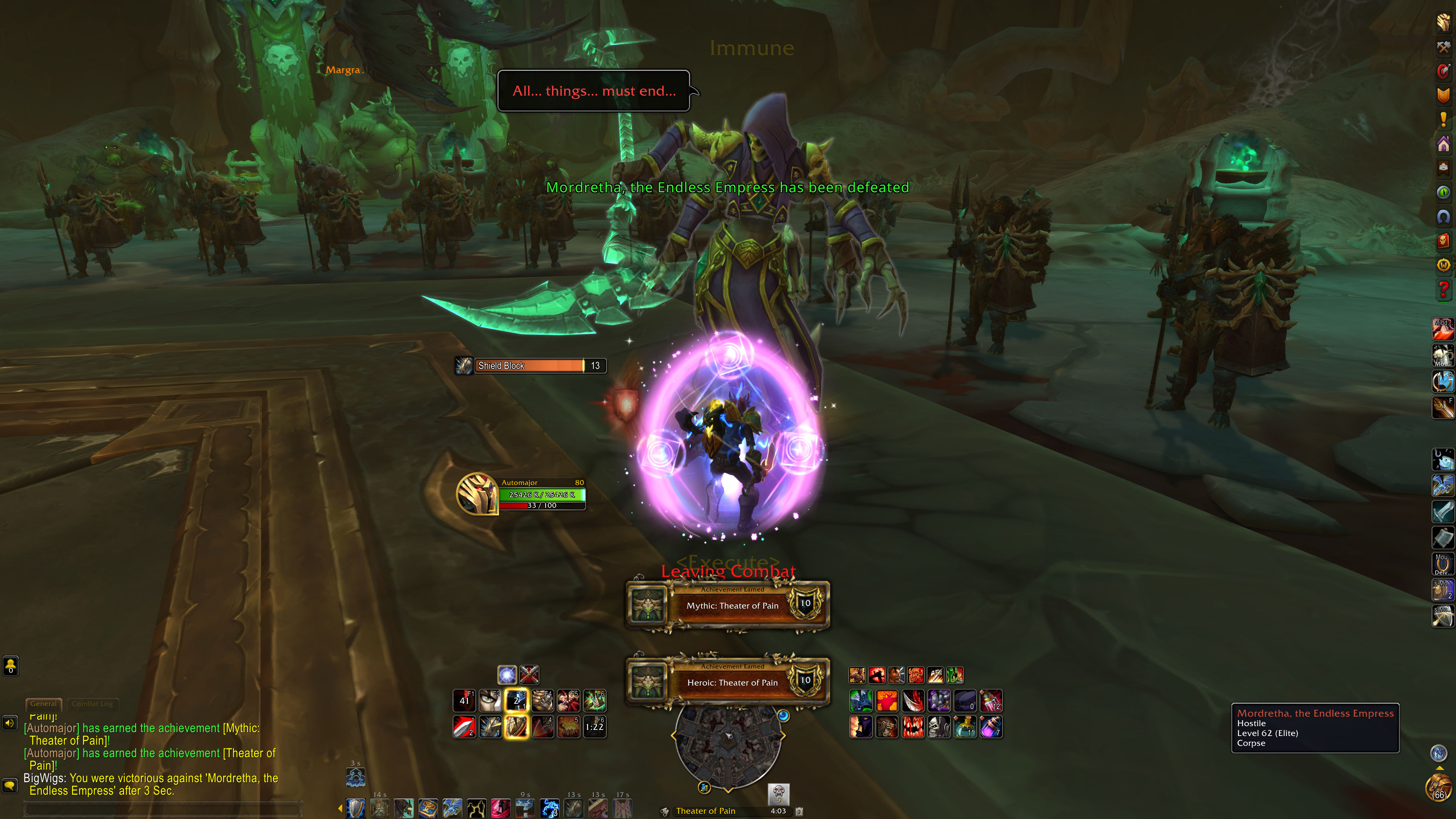
Task: Open the character info micro button
Action: [1443, 22]
